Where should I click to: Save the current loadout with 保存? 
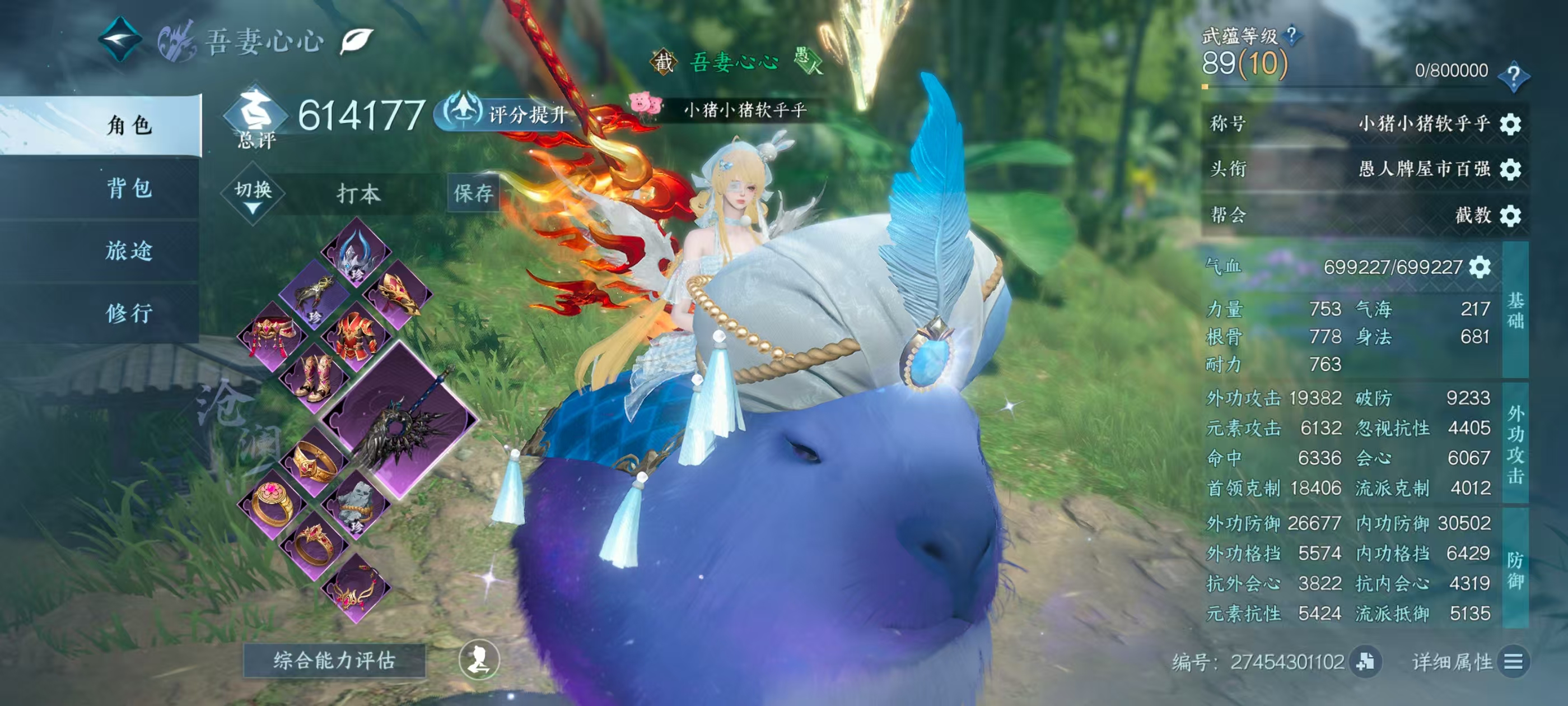pyautogui.click(x=473, y=193)
